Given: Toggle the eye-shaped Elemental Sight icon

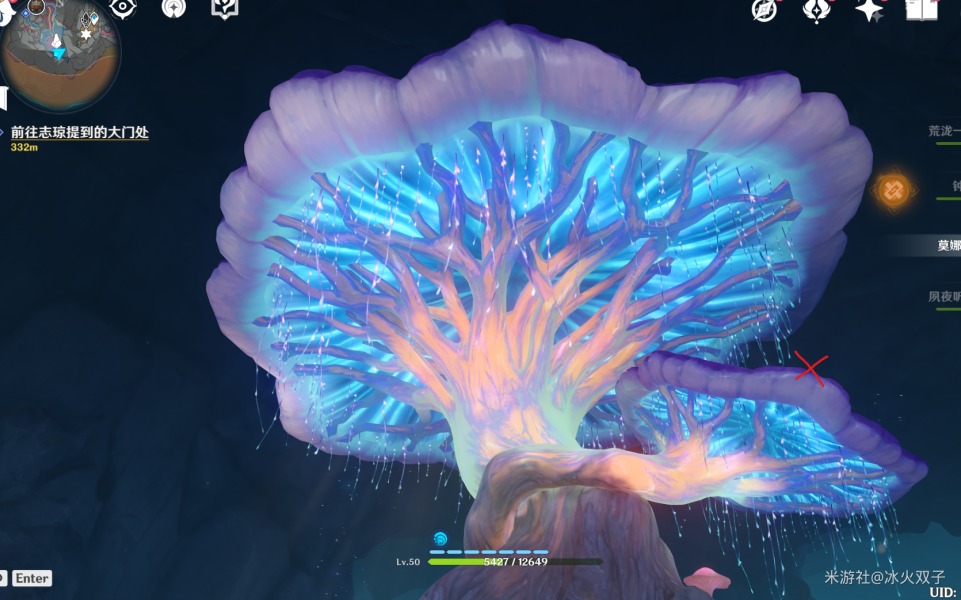Looking at the screenshot, I should (123, 8).
